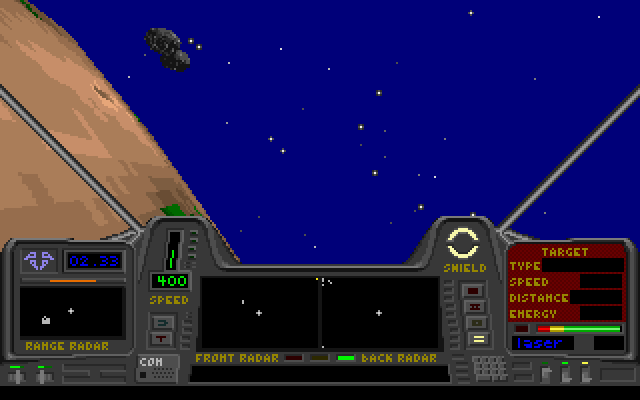Click the purple ship emblem icon

click(39, 260)
